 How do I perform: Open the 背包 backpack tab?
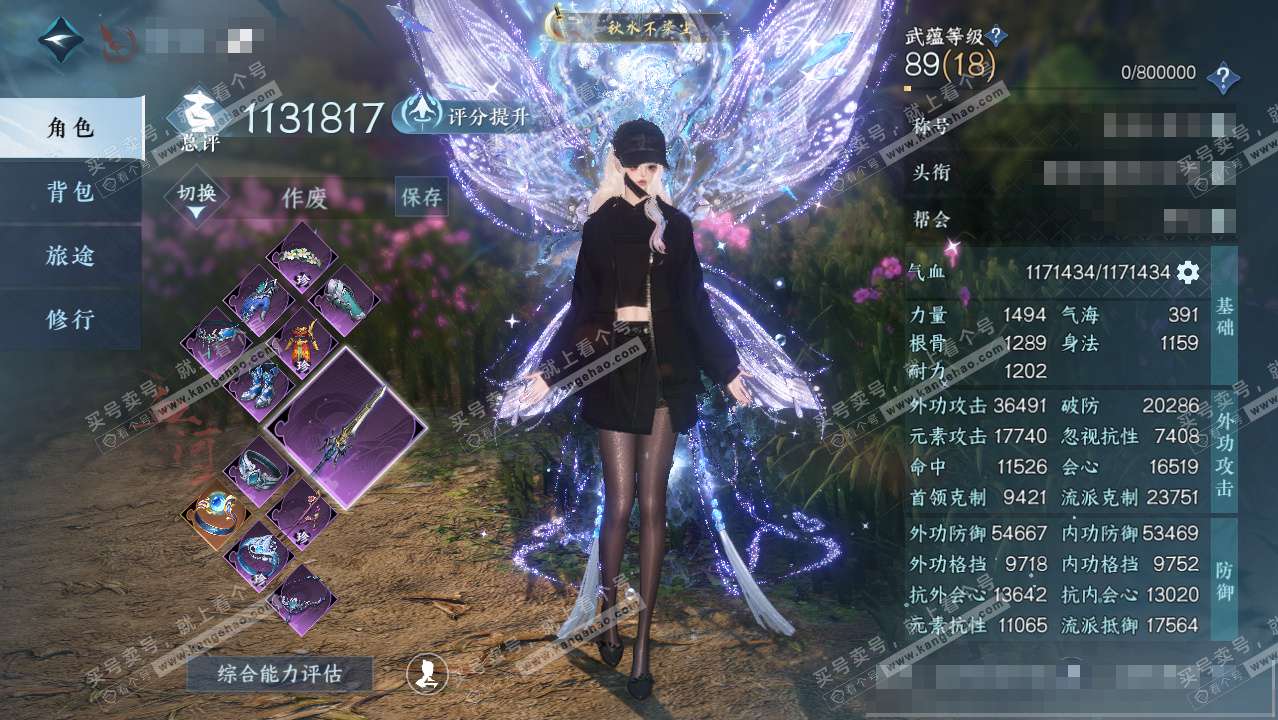click(70, 192)
